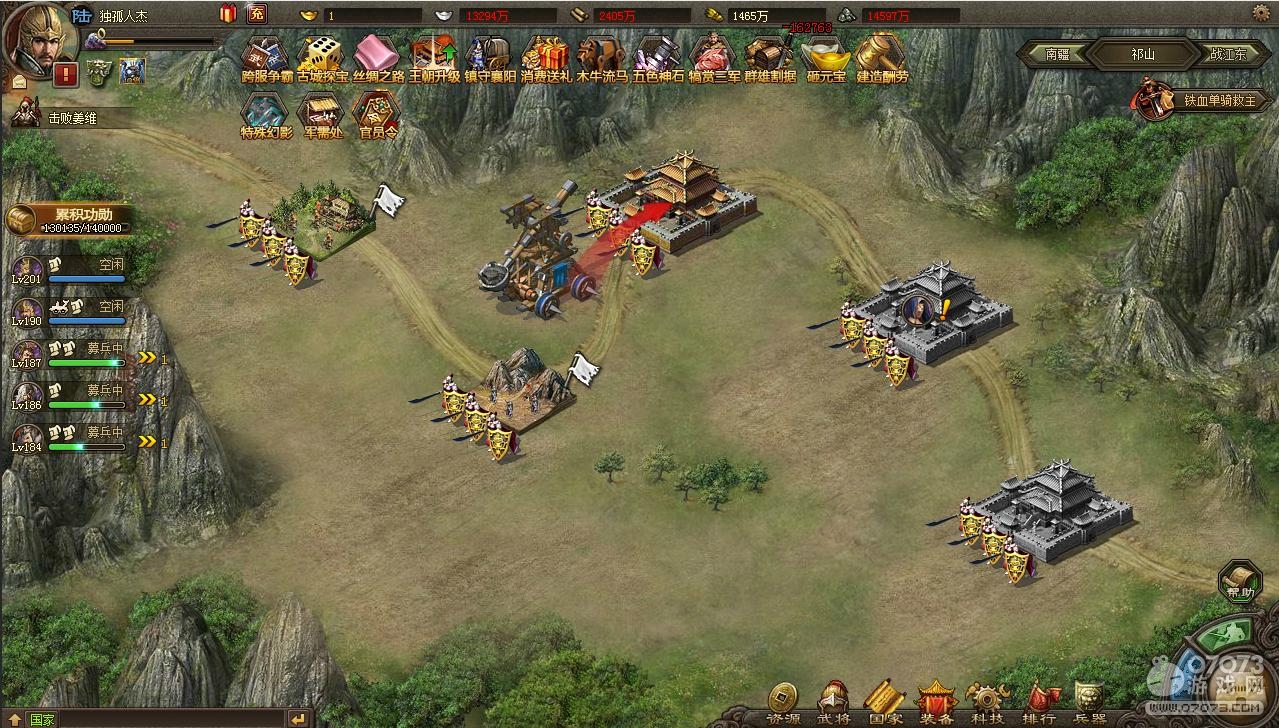The height and width of the screenshot is (728, 1279).
Task: Open the 军需处 supply depot icon
Action: [x=322, y=113]
